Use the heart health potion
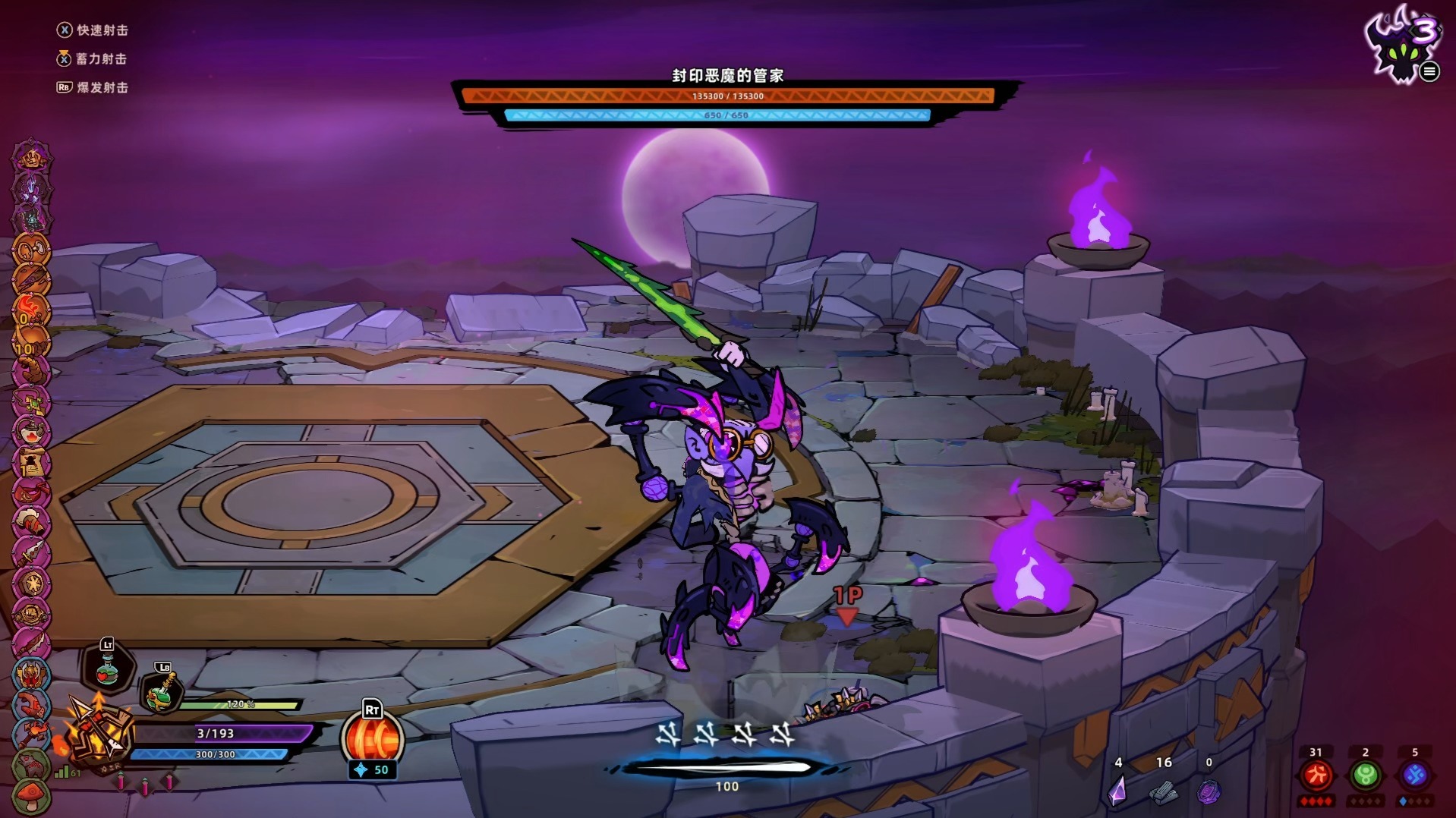 click(x=107, y=669)
